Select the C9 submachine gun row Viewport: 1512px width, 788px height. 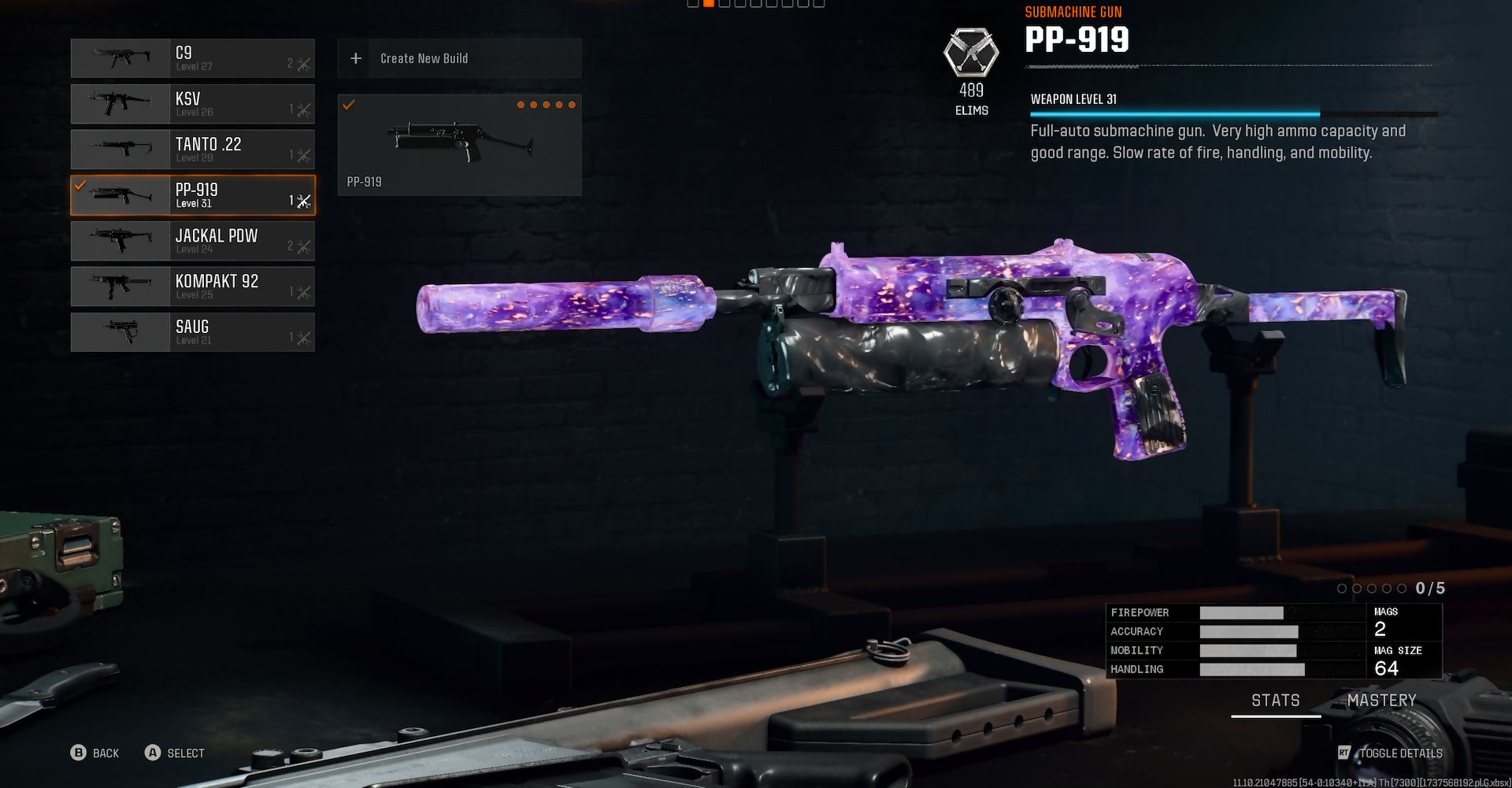(x=193, y=58)
